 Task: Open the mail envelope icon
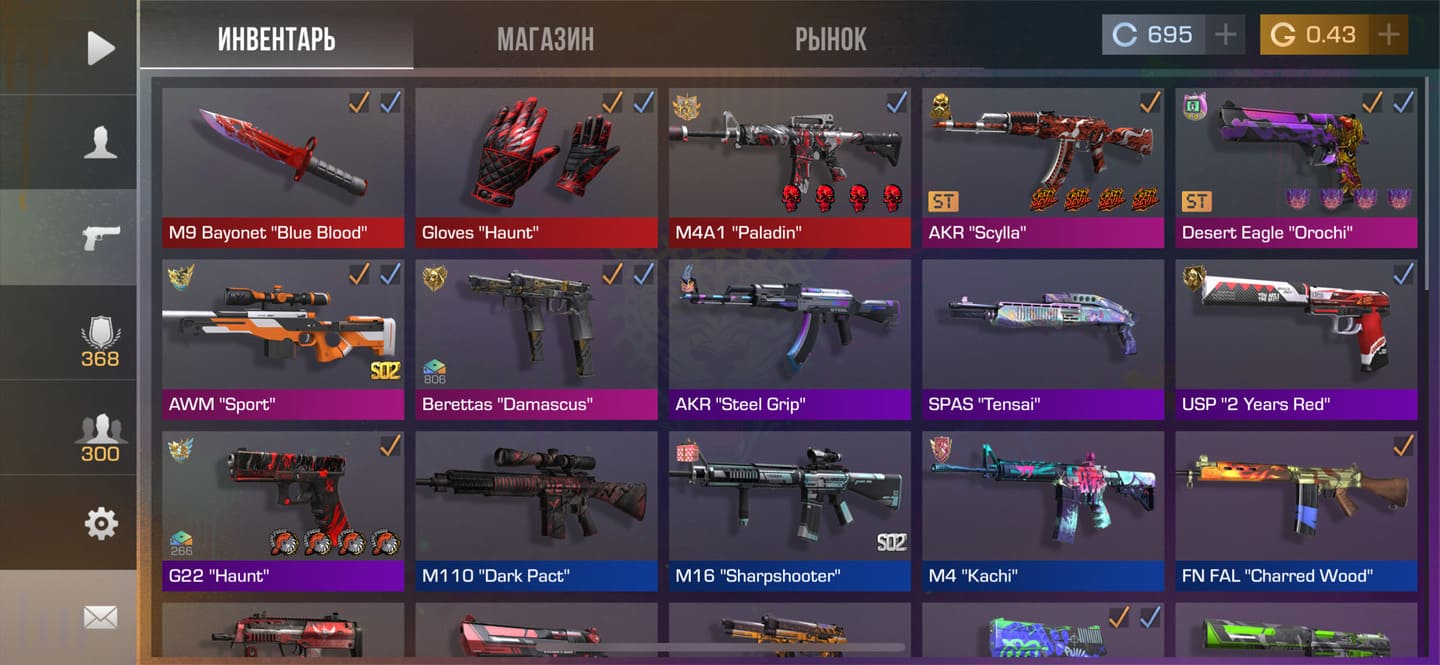click(x=100, y=617)
